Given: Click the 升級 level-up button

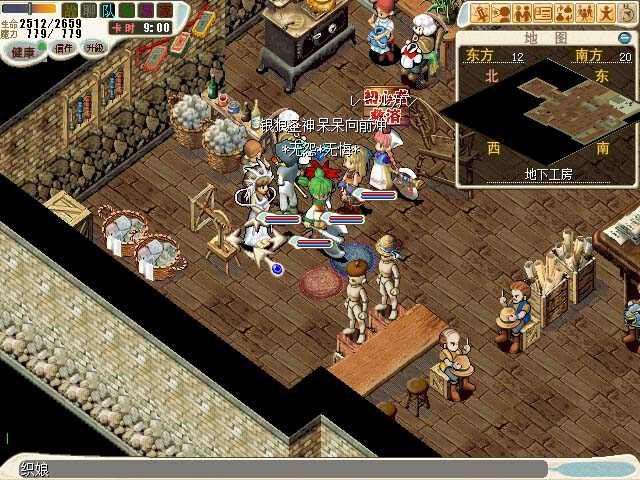Looking at the screenshot, I should 95,47.
